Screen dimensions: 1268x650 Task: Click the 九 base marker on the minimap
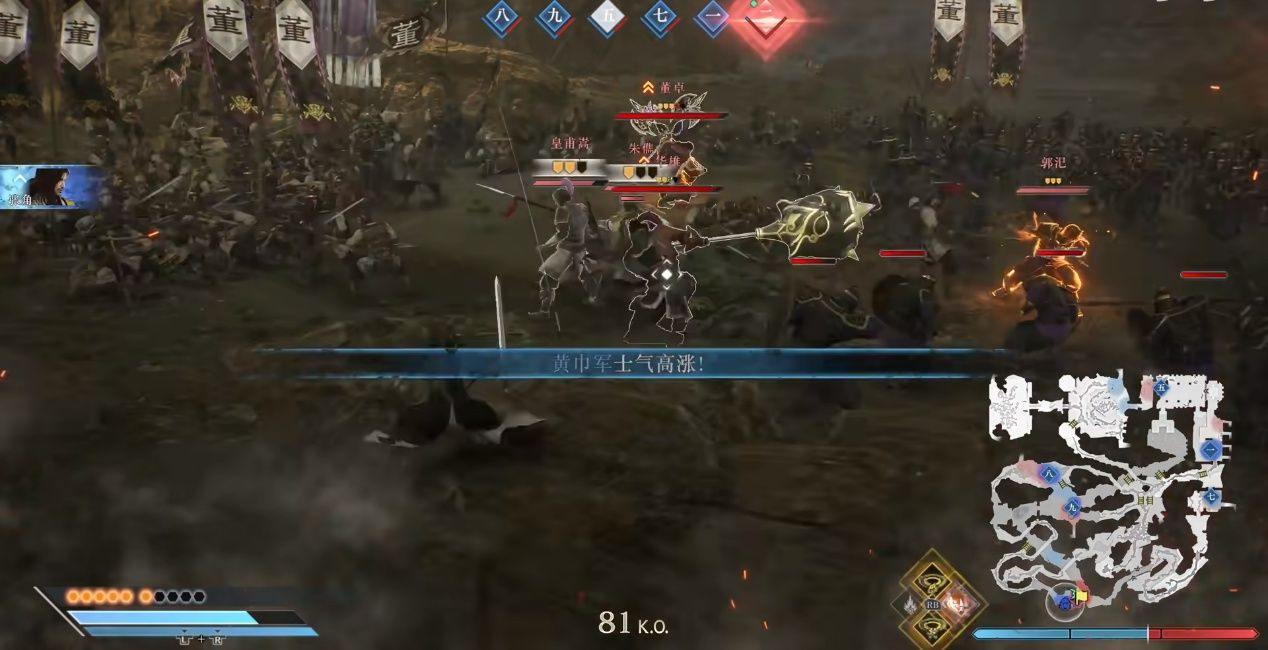pyautogui.click(x=1072, y=506)
